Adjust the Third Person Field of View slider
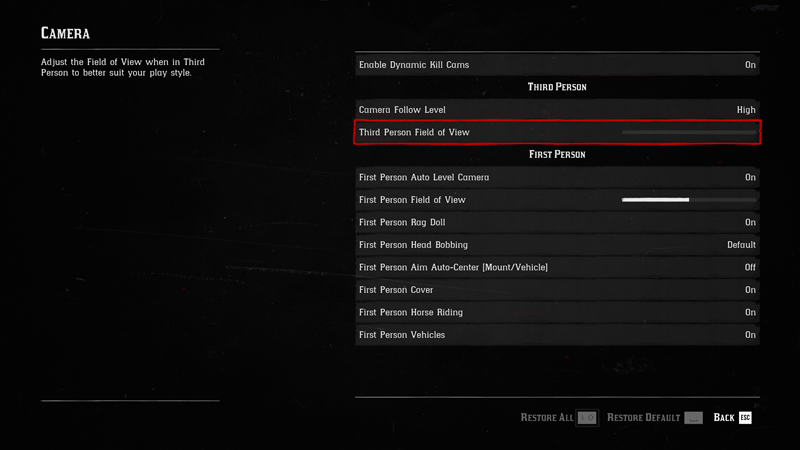Screen dimensions: 800x450 [x=688, y=132]
